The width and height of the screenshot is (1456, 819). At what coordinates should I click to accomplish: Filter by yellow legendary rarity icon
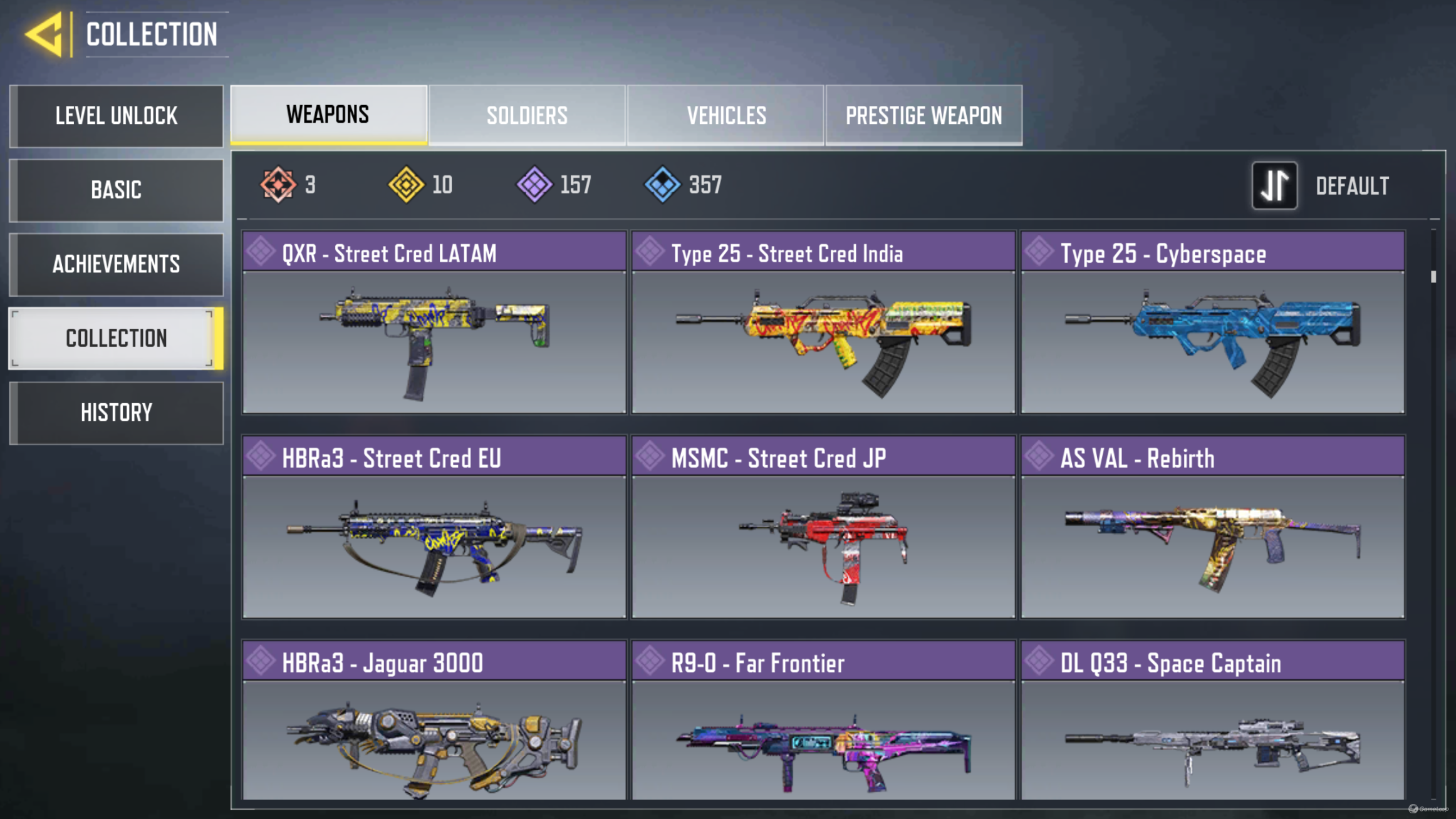pos(406,185)
